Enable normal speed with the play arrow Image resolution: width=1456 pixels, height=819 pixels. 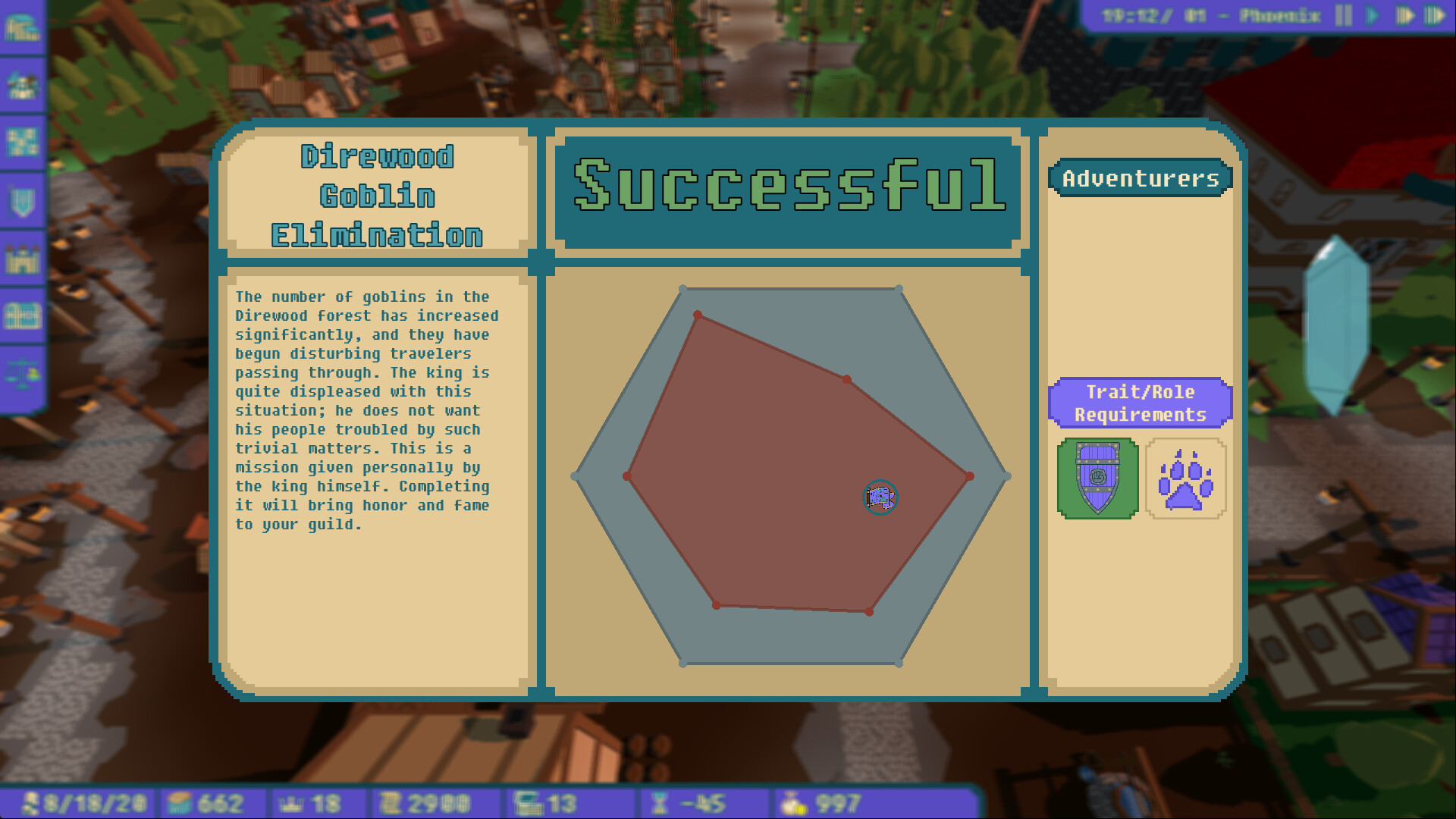[1372, 16]
